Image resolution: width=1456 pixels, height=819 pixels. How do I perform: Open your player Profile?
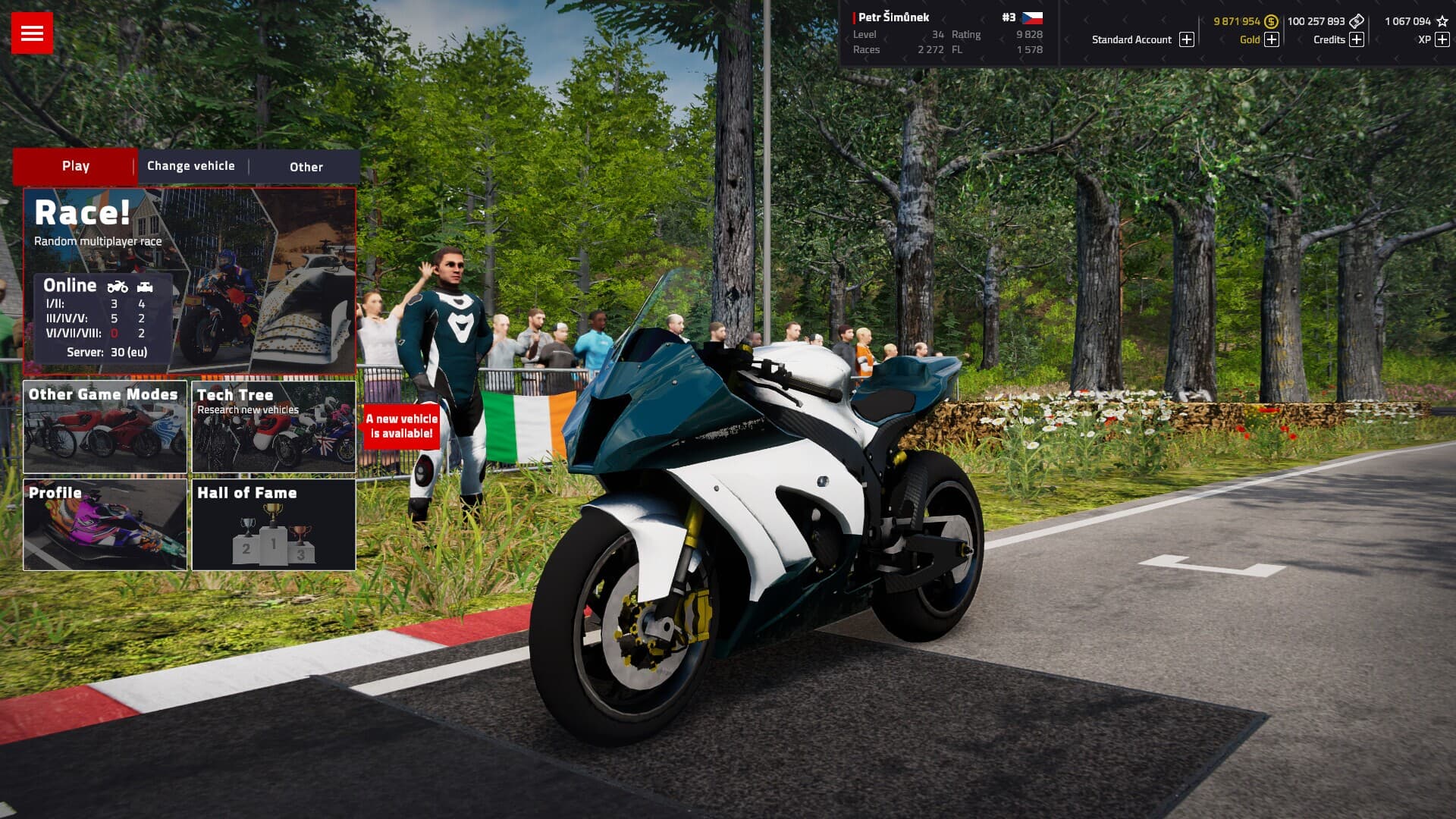click(105, 525)
